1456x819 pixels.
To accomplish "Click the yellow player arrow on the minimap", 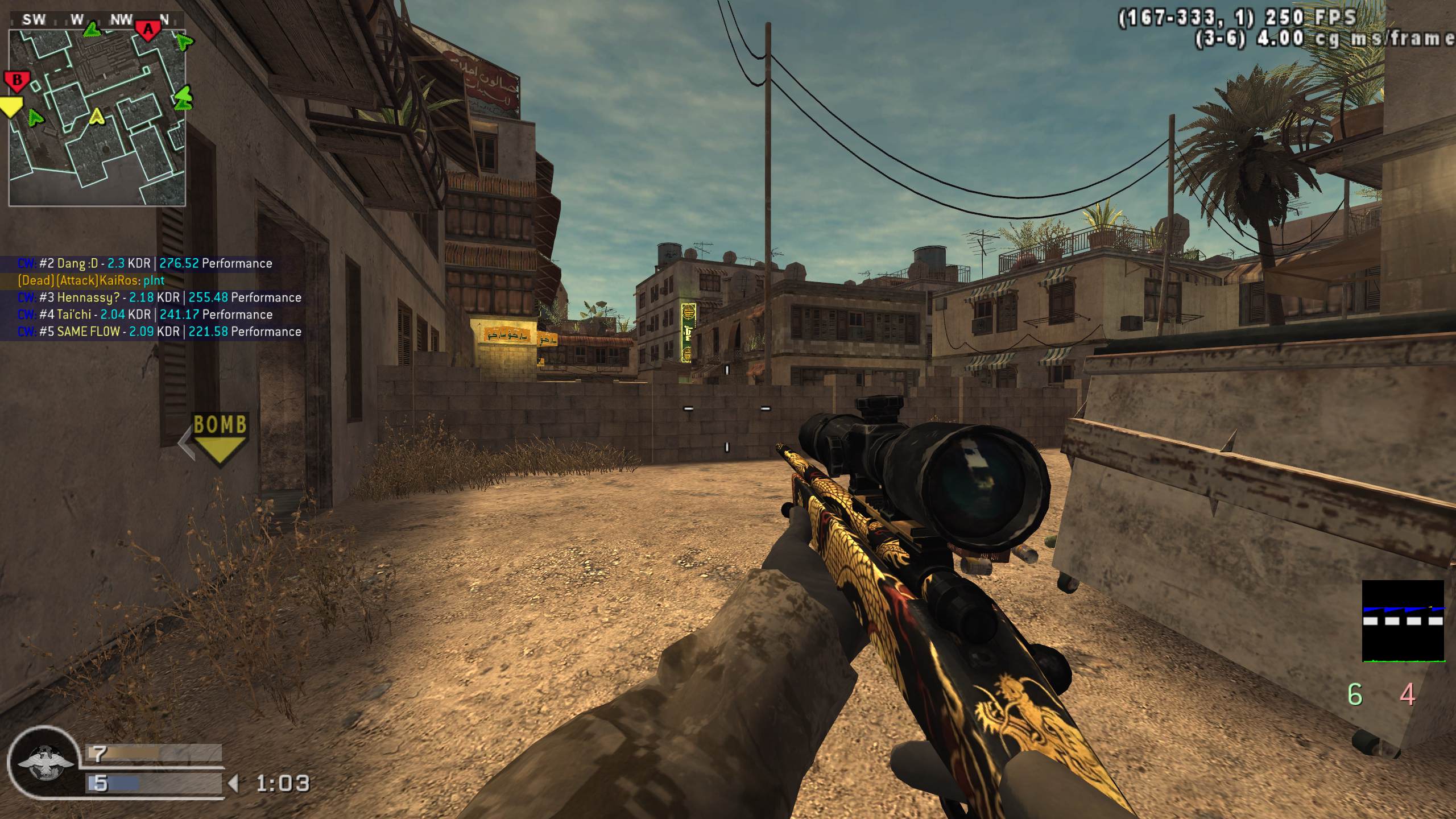I will (x=97, y=117).
